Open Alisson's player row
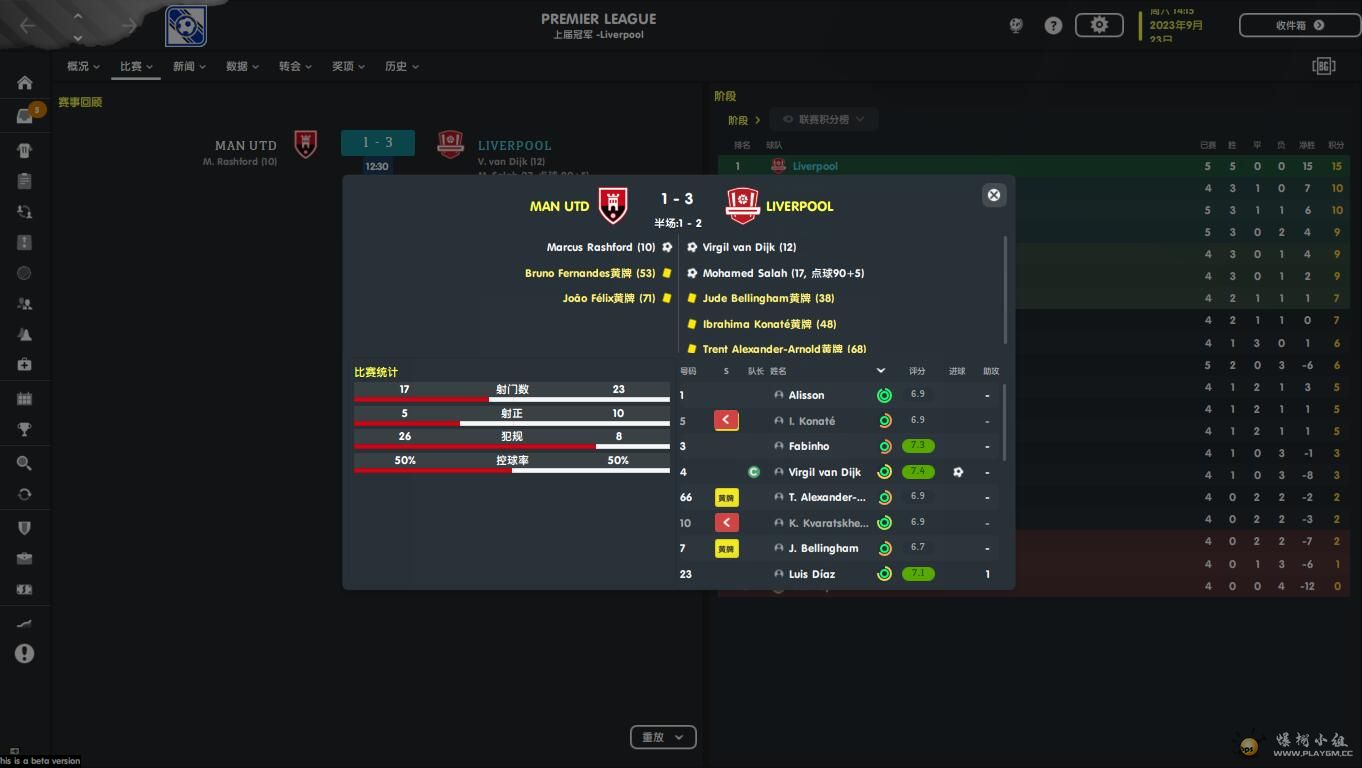 (806, 395)
